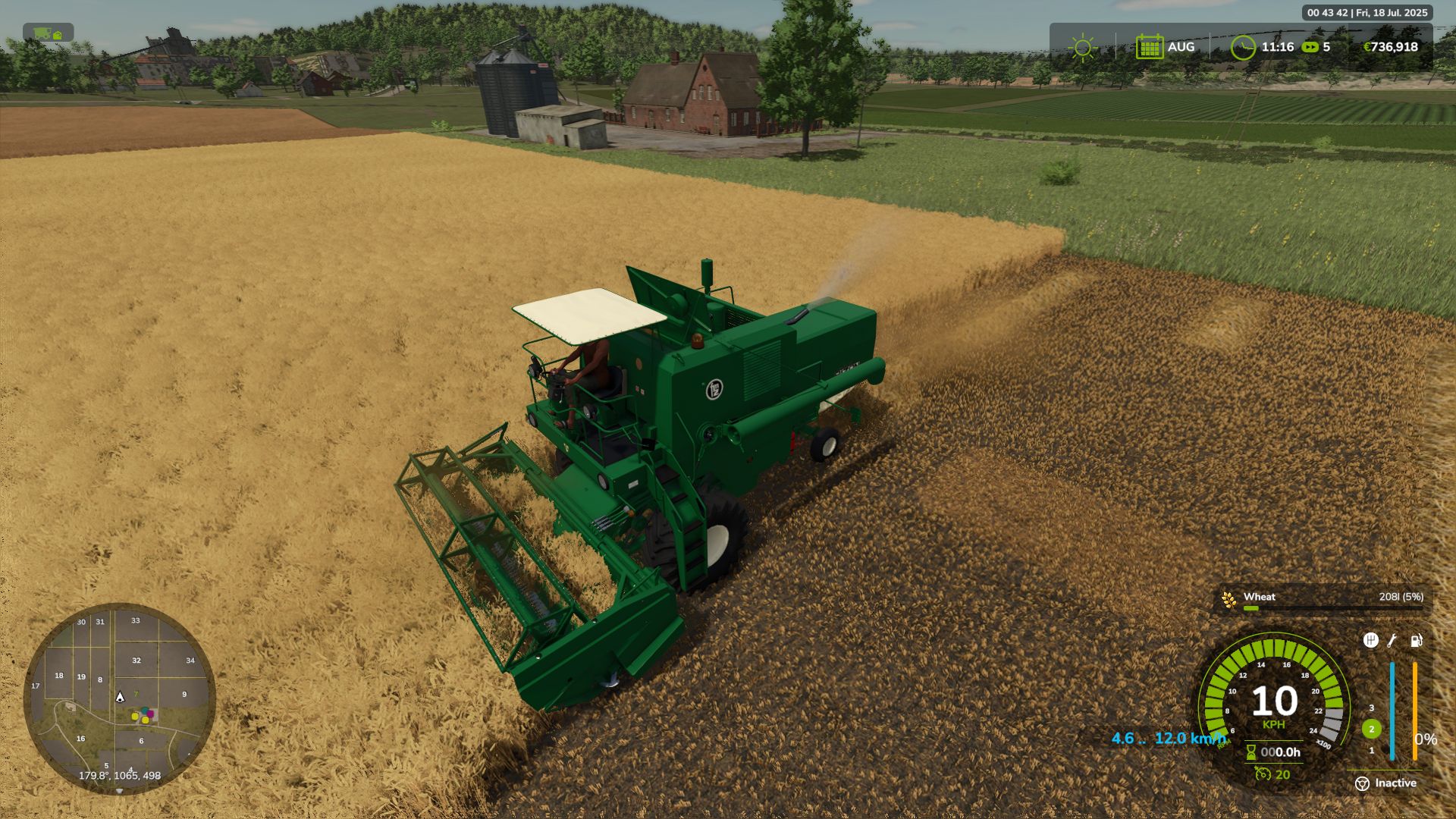The height and width of the screenshot is (819, 1456).
Task: Click the wrench damage icon
Action: pyautogui.click(x=1392, y=641)
